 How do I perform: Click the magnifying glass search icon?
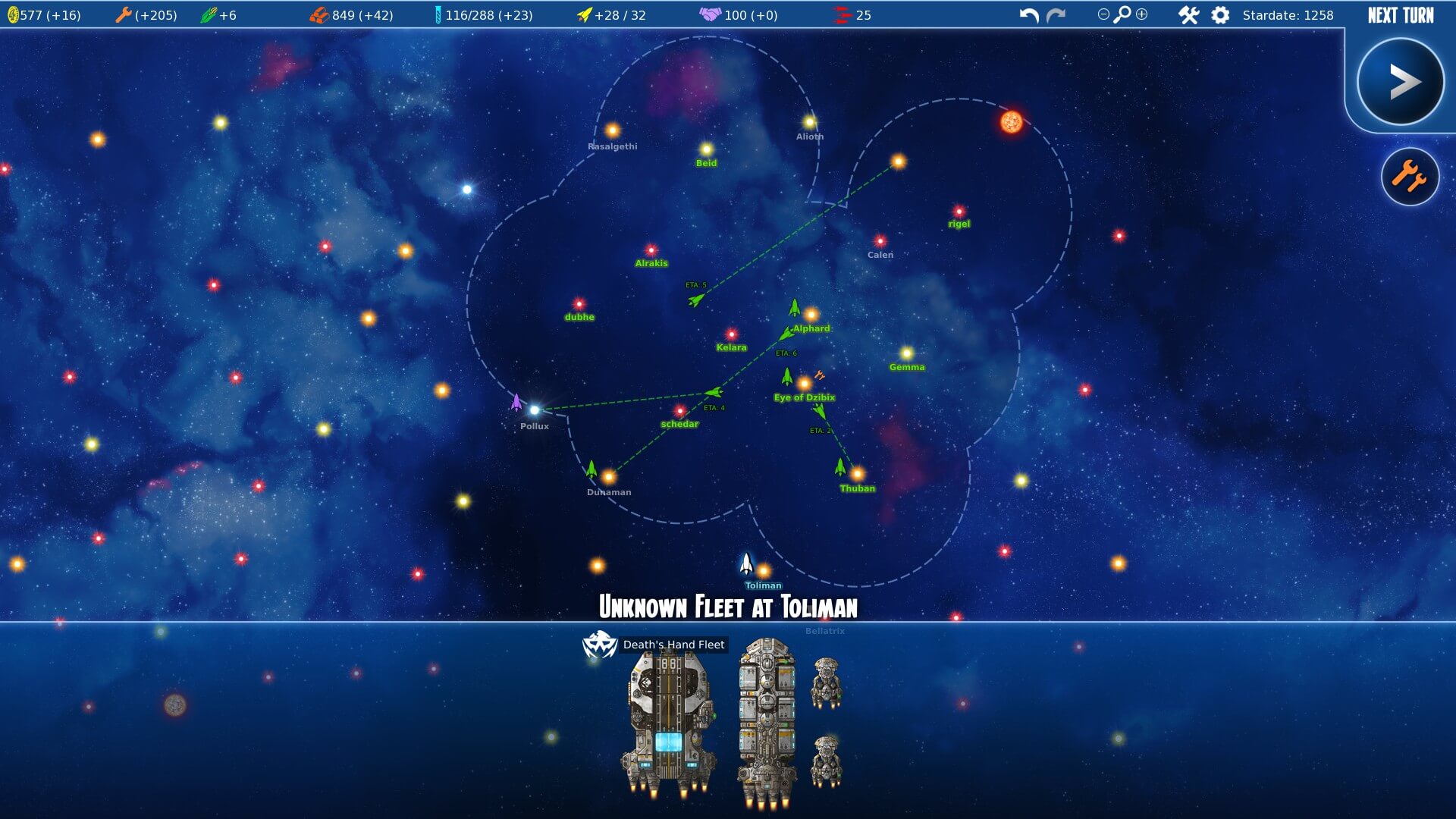[1122, 14]
